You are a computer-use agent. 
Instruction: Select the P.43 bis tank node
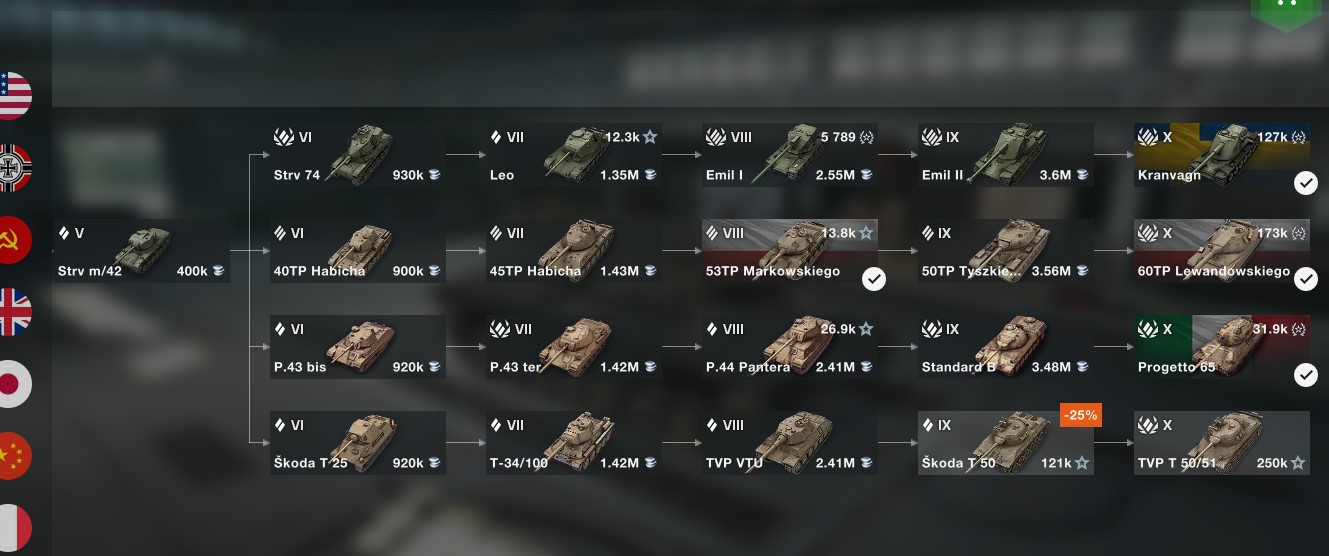357,347
